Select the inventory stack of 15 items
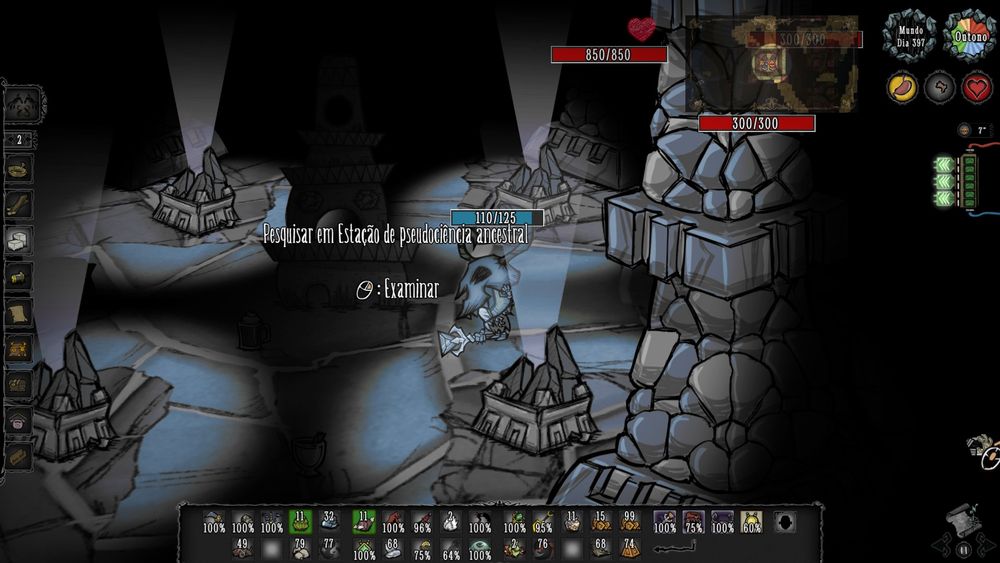Screen dimensions: 1000x563 [x=600, y=522]
